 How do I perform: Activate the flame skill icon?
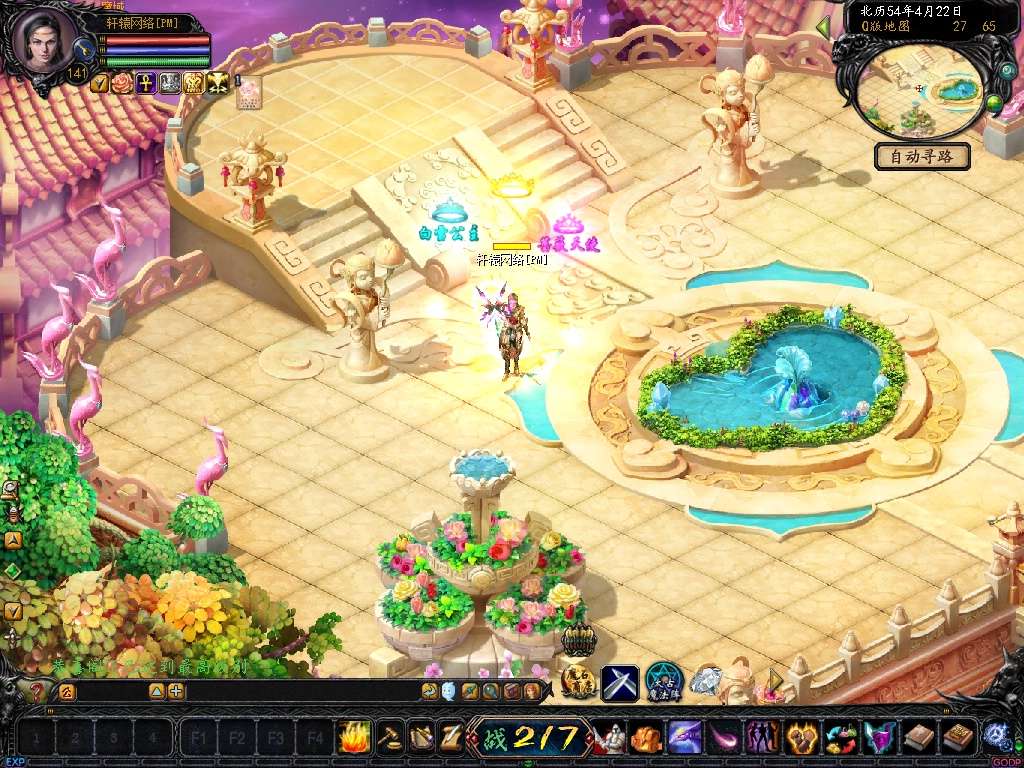point(355,738)
